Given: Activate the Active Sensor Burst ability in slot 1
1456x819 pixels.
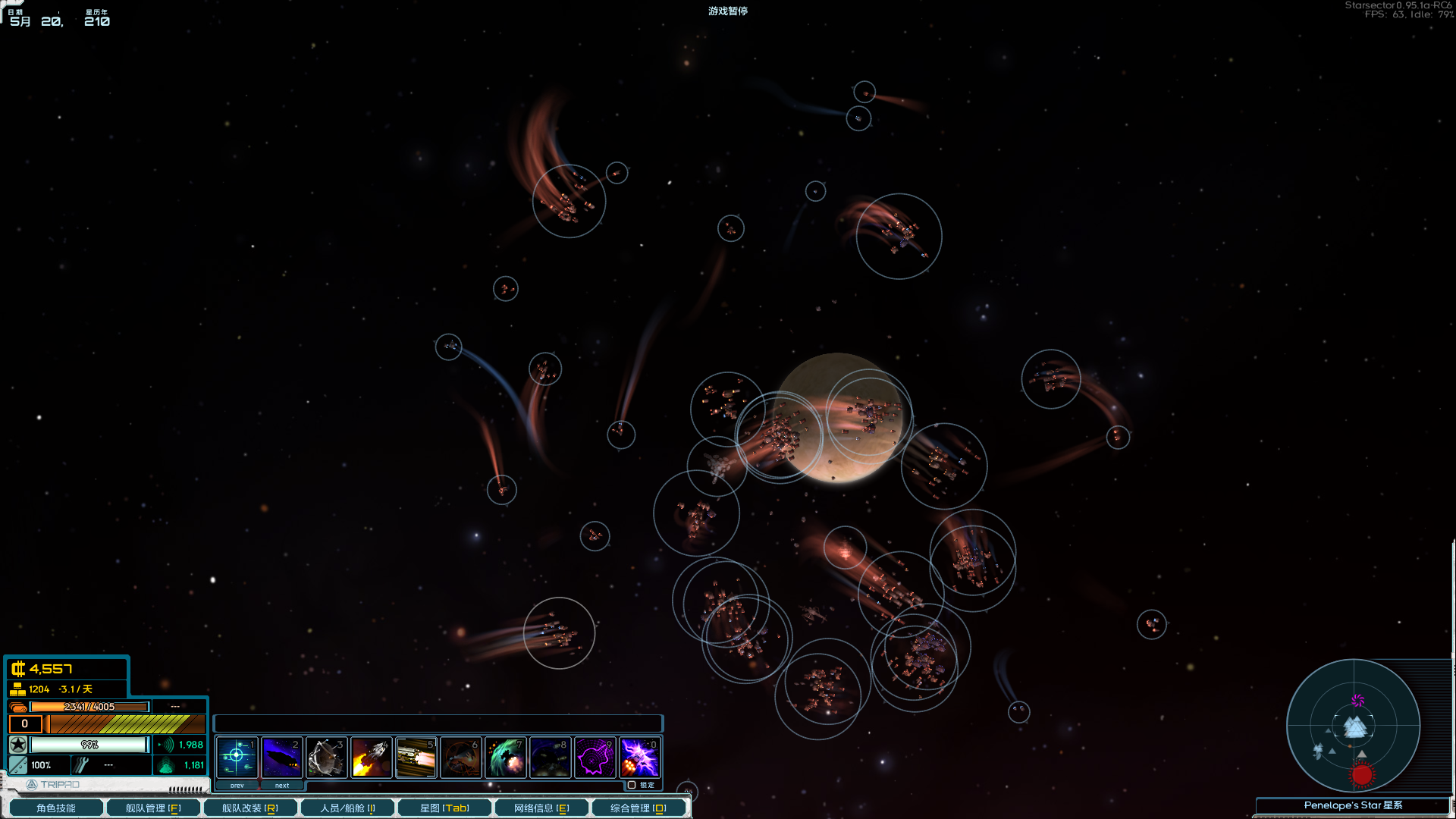Looking at the screenshot, I should (x=237, y=757).
